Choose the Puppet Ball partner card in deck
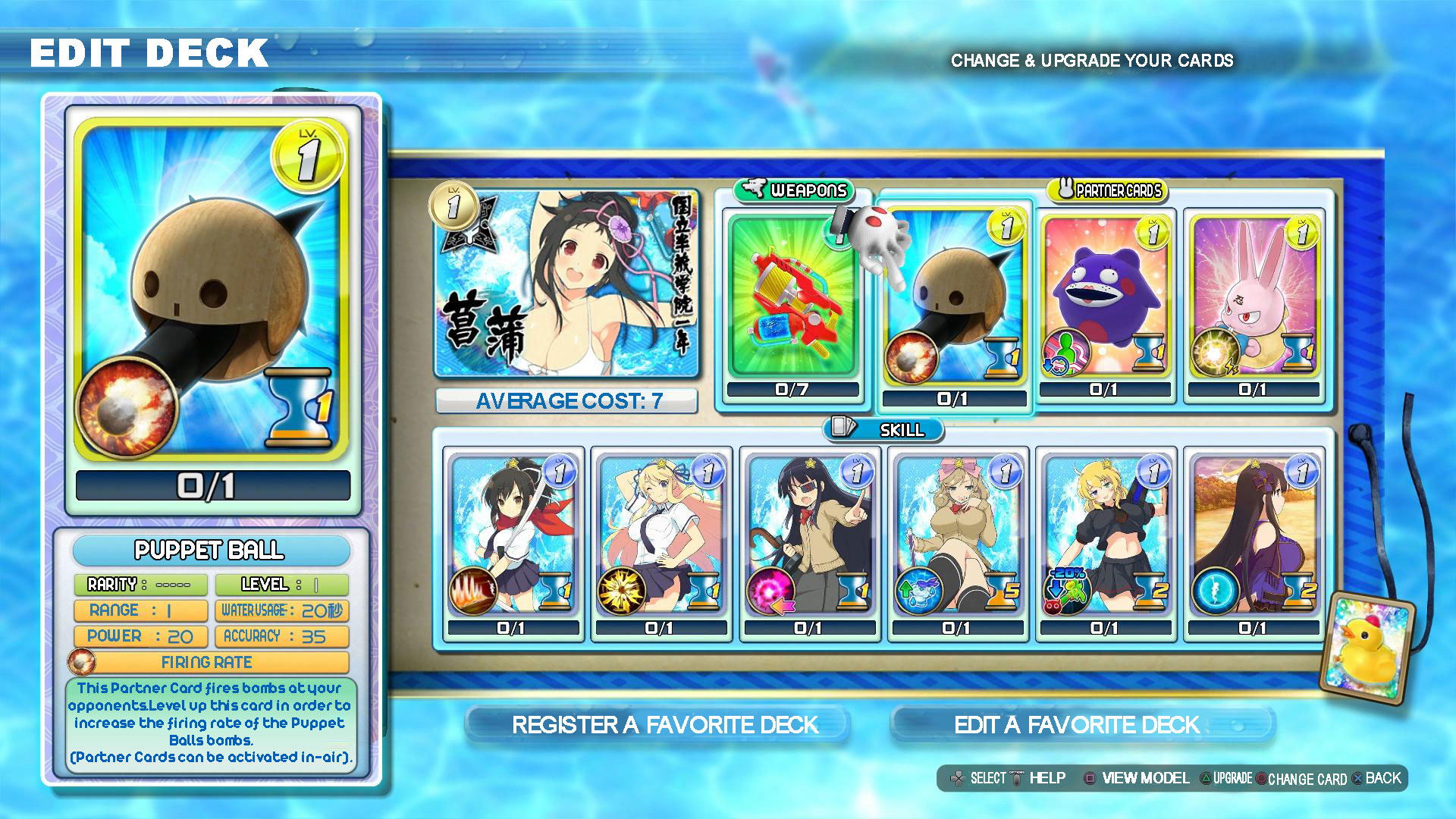The width and height of the screenshot is (1456, 819). pos(954,303)
